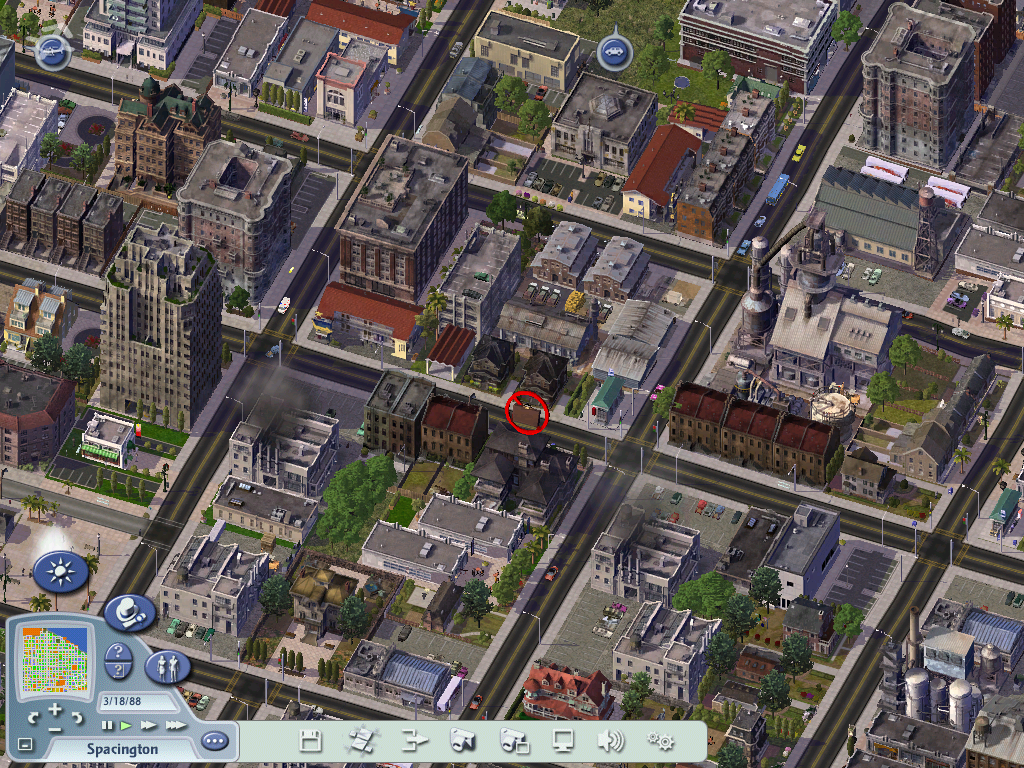Activate the upper question mark query tool

[x=118, y=653]
